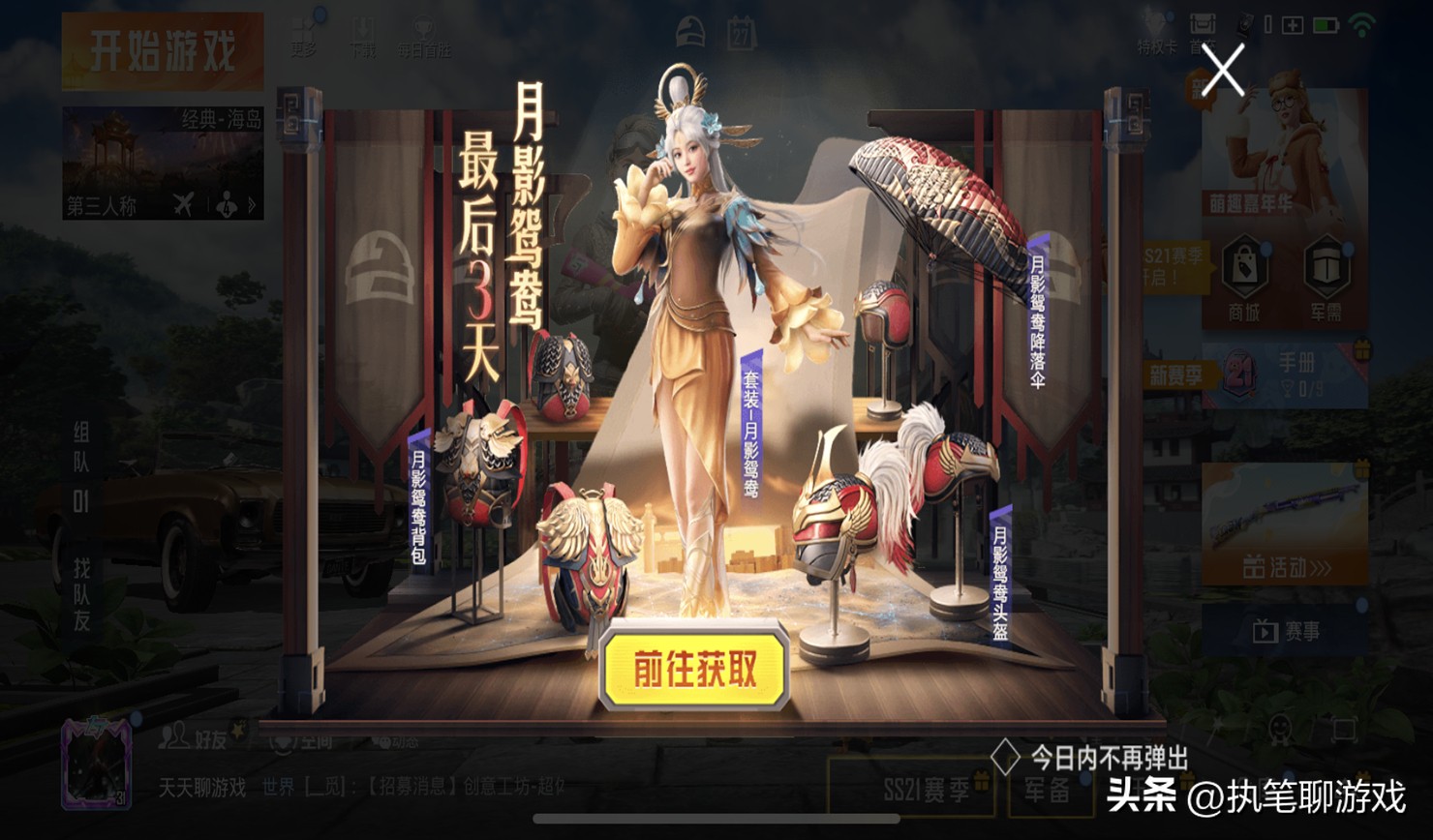This screenshot has height=840, width=1433.
Task: Switch to the SS21赛季 tab
Action: 910,789
